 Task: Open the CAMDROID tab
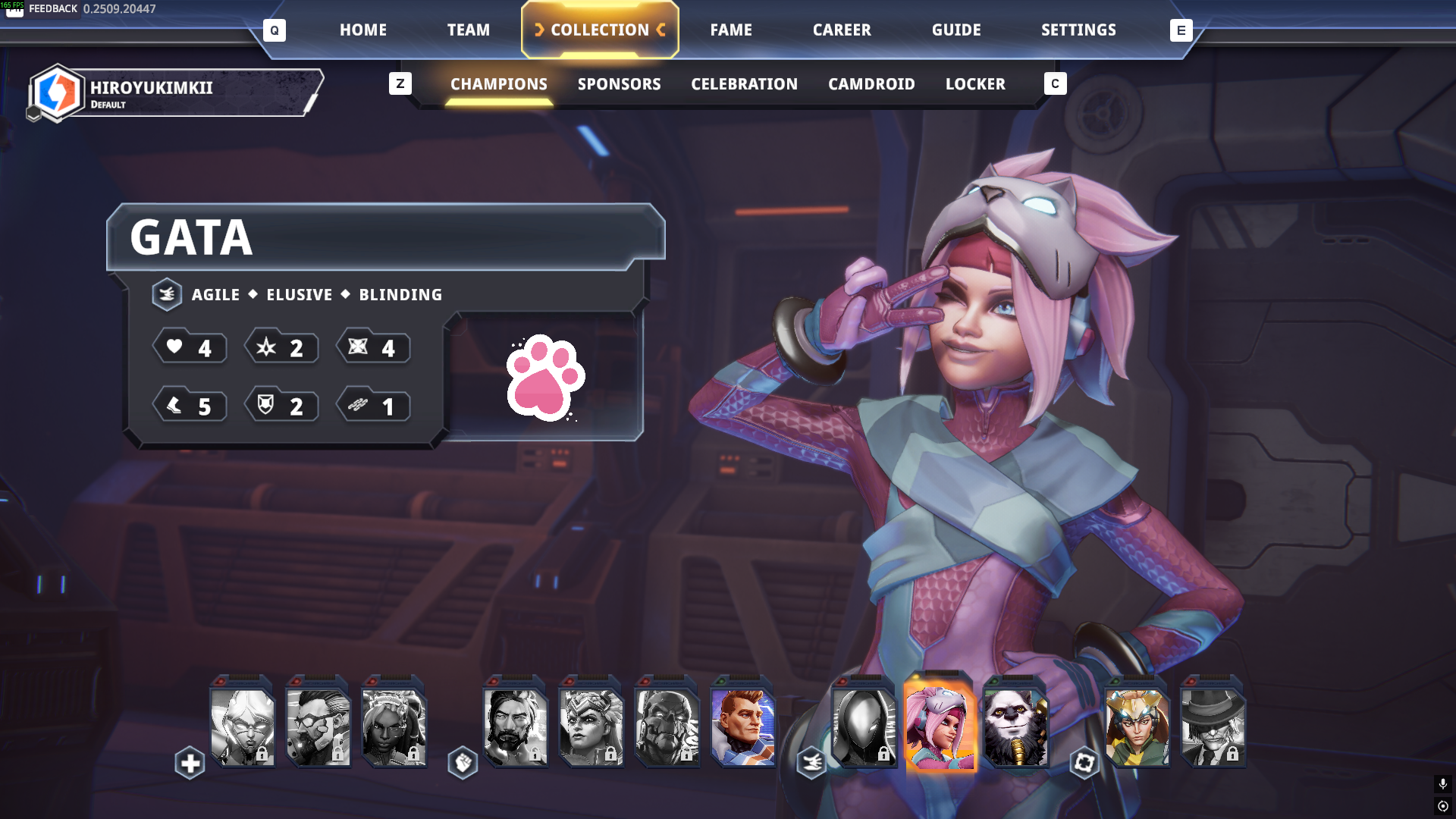pos(871,84)
